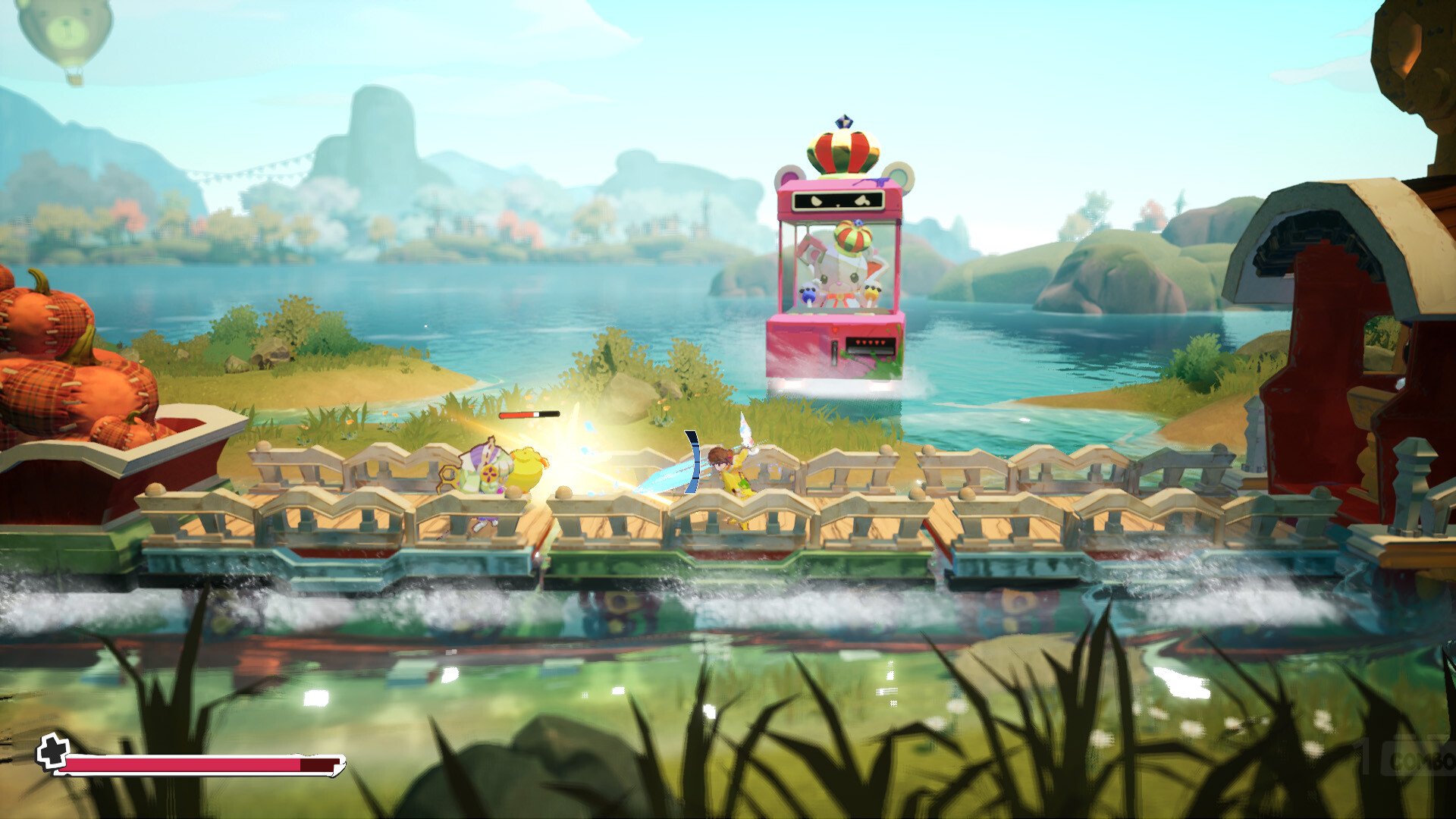
Task: Click the heart symbol on the boss's screen panel
Action: point(862,199)
